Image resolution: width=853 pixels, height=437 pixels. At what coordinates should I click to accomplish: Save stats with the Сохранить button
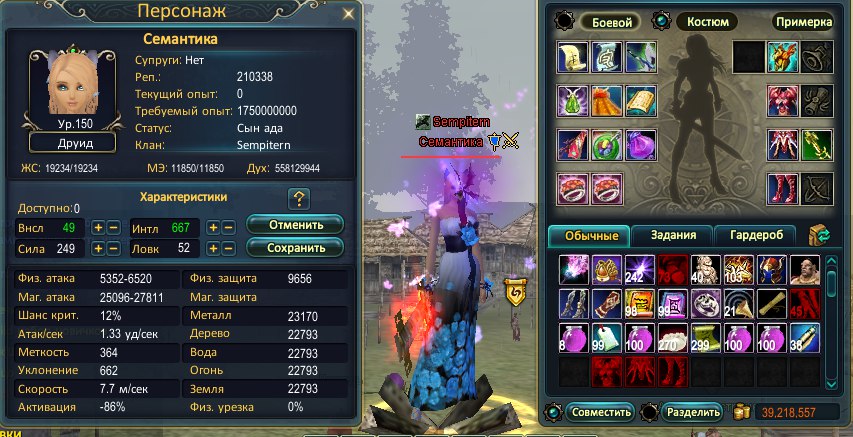pyautogui.click(x=295, y=247)
